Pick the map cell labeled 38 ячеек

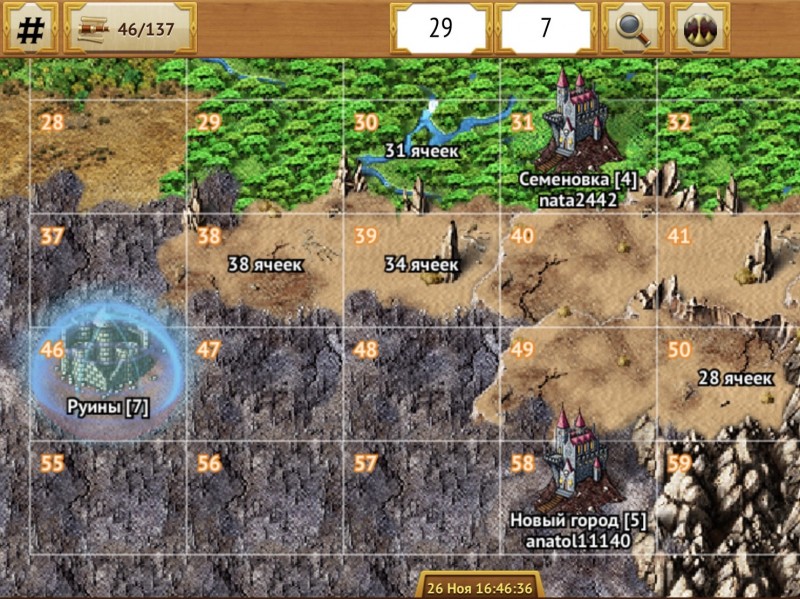(265, 265)
